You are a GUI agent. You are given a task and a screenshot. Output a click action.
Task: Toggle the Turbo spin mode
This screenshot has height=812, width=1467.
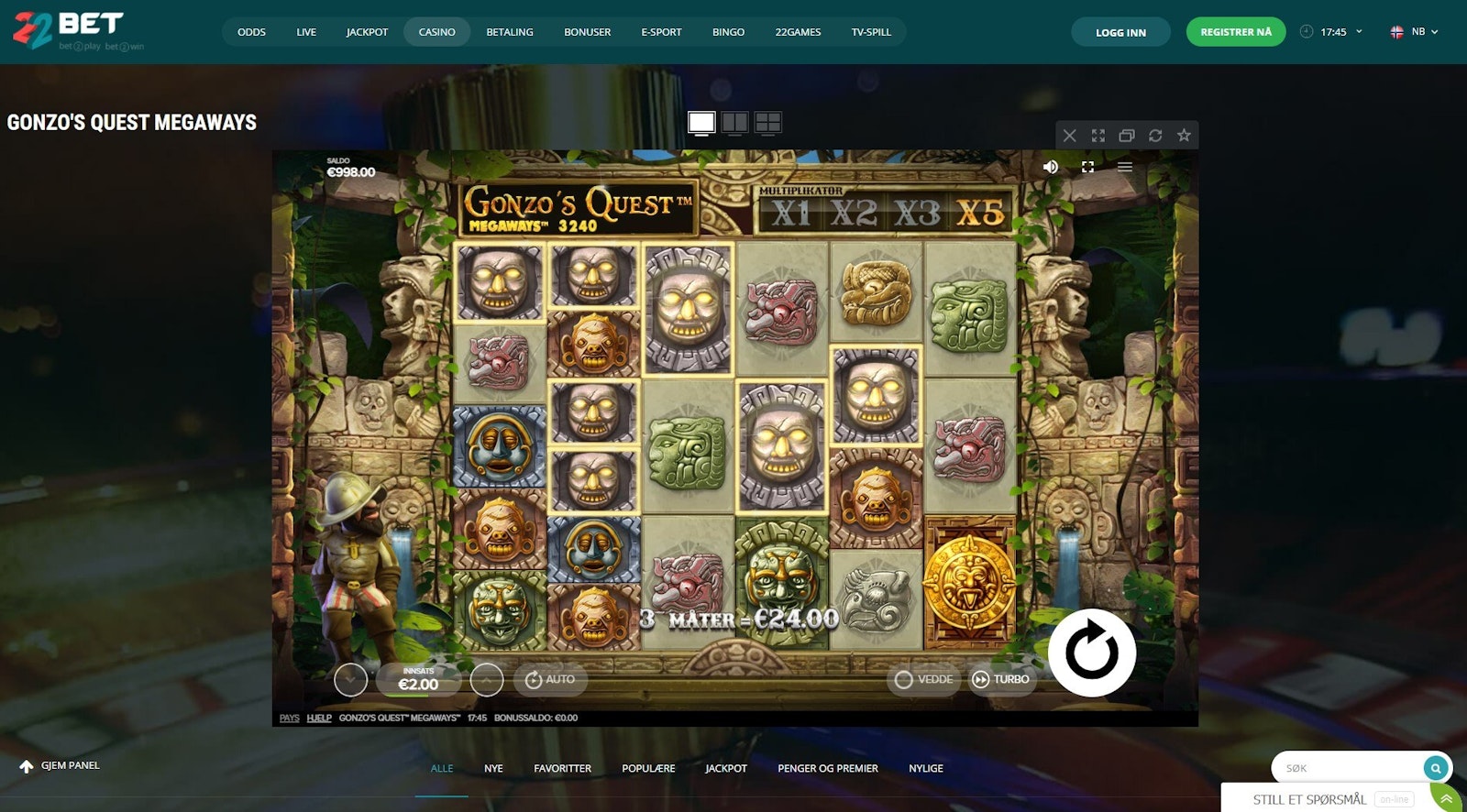point(1002,679)
